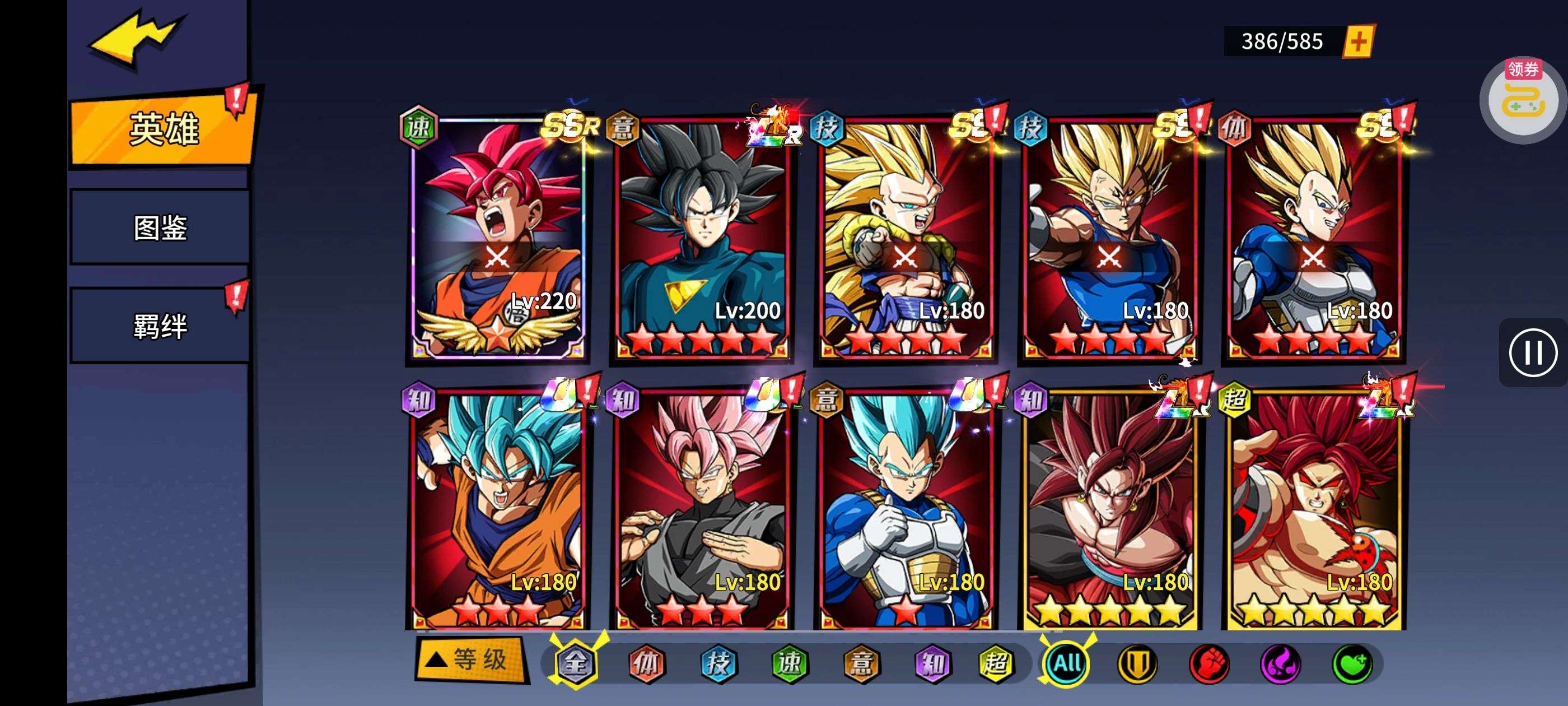Image resolution: width=1568 pixels, height=706 pixels.
Task: Filter heroes by 体 type
Action: [x=646, y=663]
